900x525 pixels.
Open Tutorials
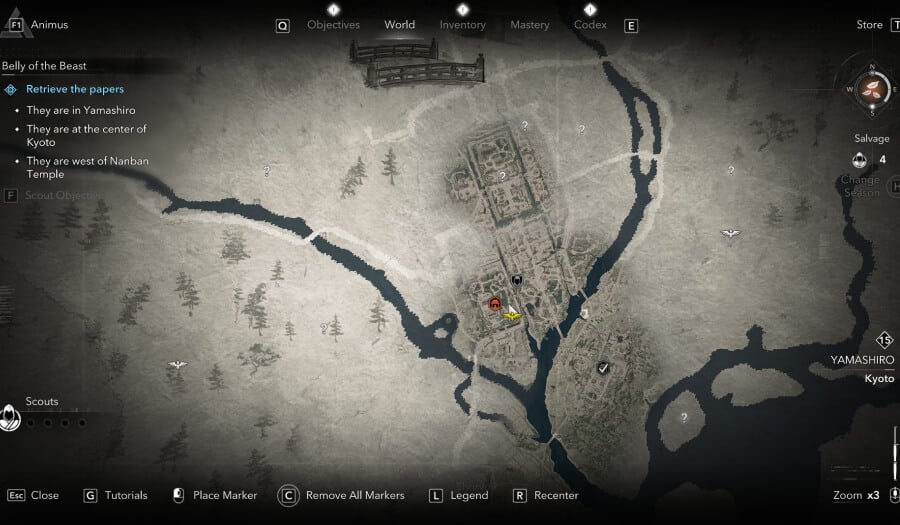click(x=125, y=495)
